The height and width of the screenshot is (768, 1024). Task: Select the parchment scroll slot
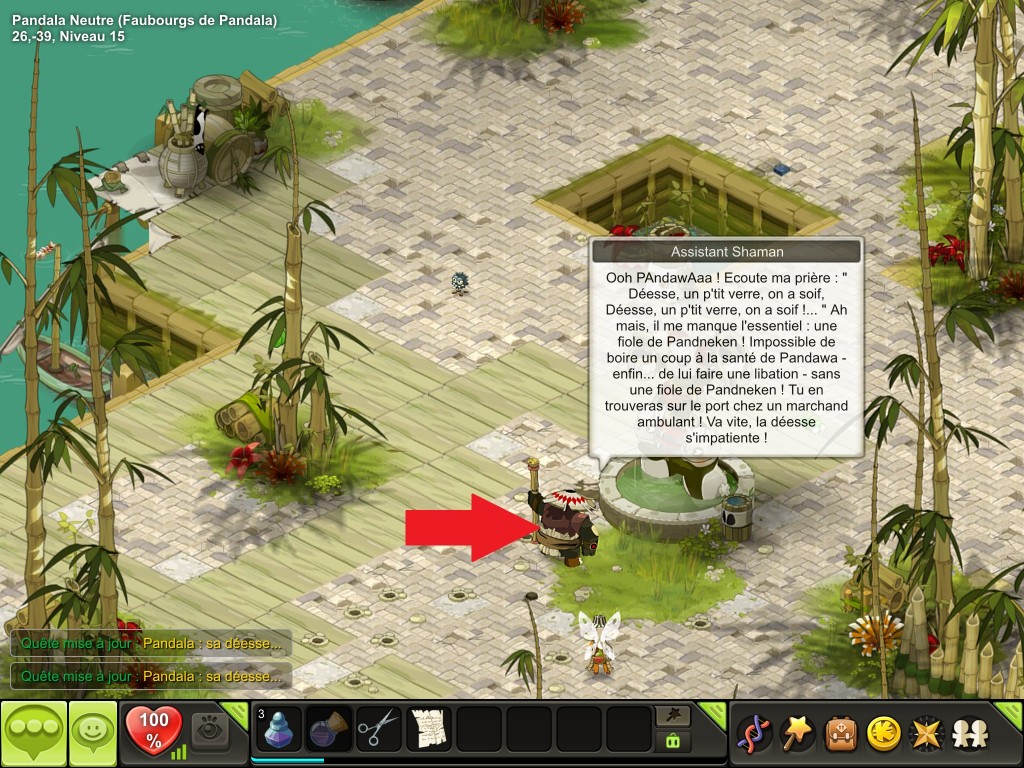click(x=429, y=729)
